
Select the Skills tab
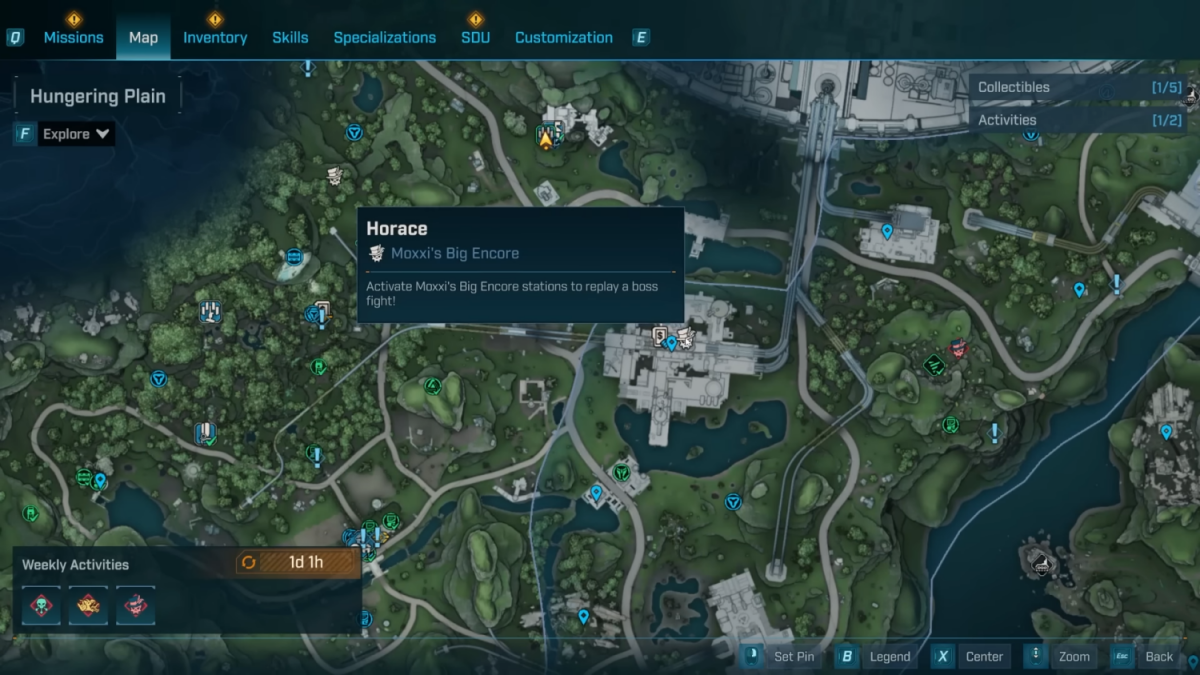(x=290, y=38)
